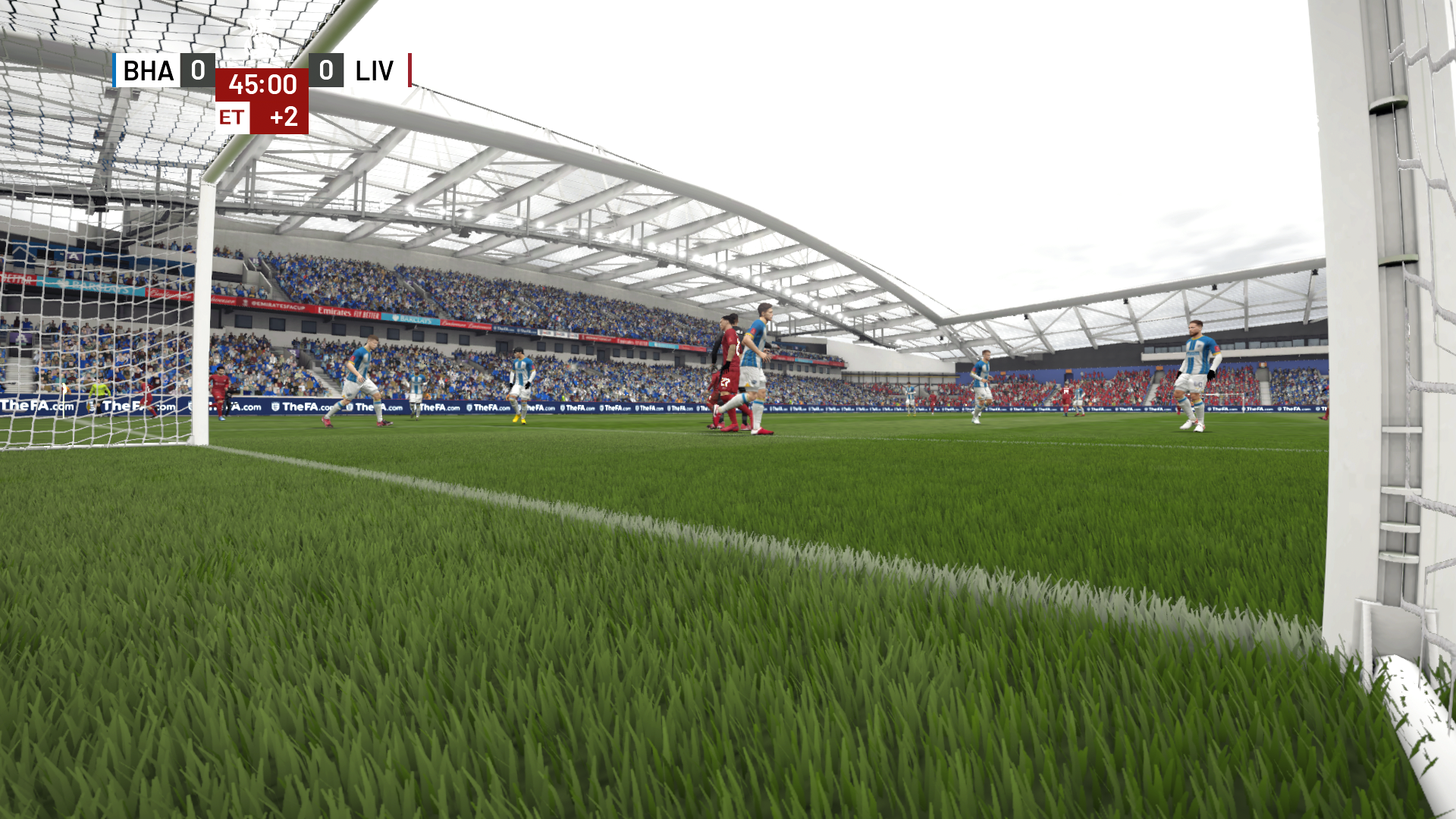The height and width of the screenshot is (819, 1456).
Task: Select the LIV team abbreviation on scoreboard
Action: pos(374,72)
